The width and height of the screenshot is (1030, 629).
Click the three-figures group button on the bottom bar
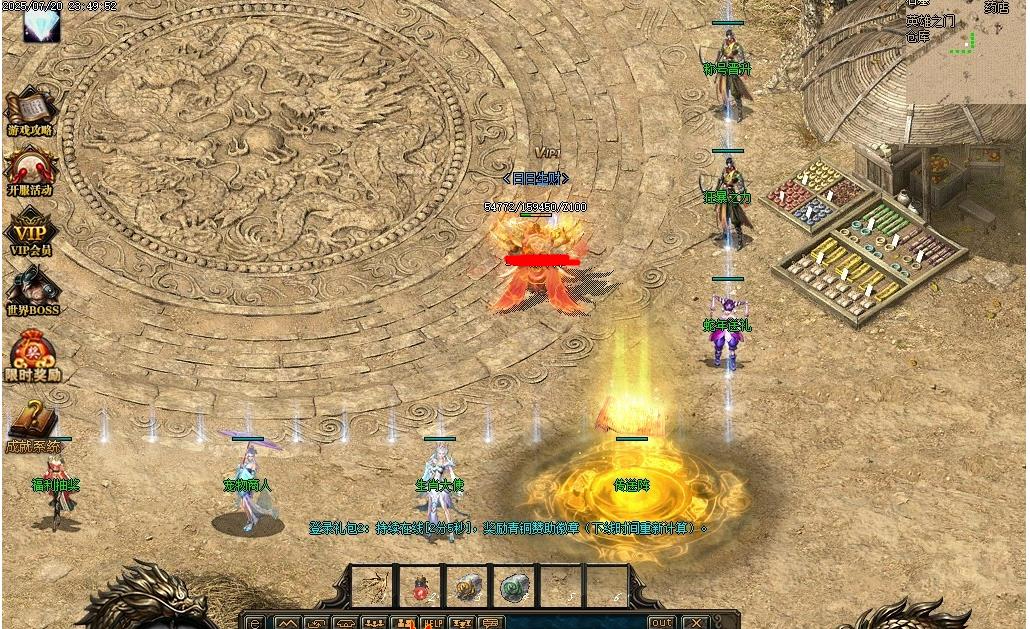coord(376,622)
